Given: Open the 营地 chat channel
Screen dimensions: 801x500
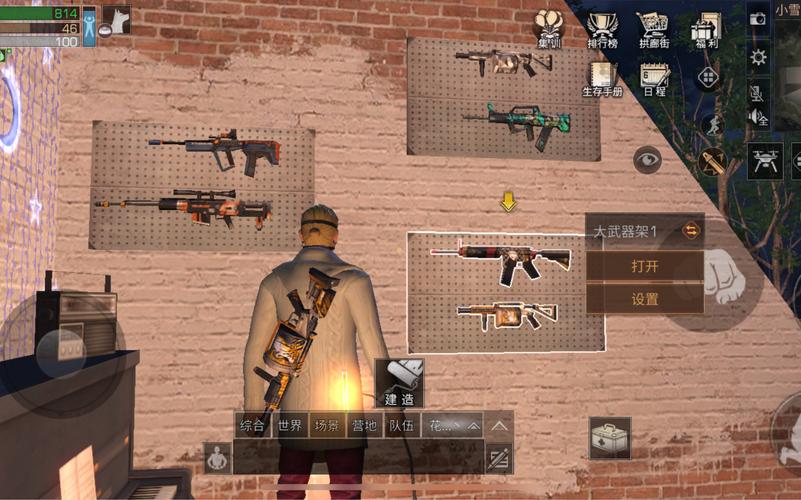Looking at the screenshot, I should coord(364,426).
